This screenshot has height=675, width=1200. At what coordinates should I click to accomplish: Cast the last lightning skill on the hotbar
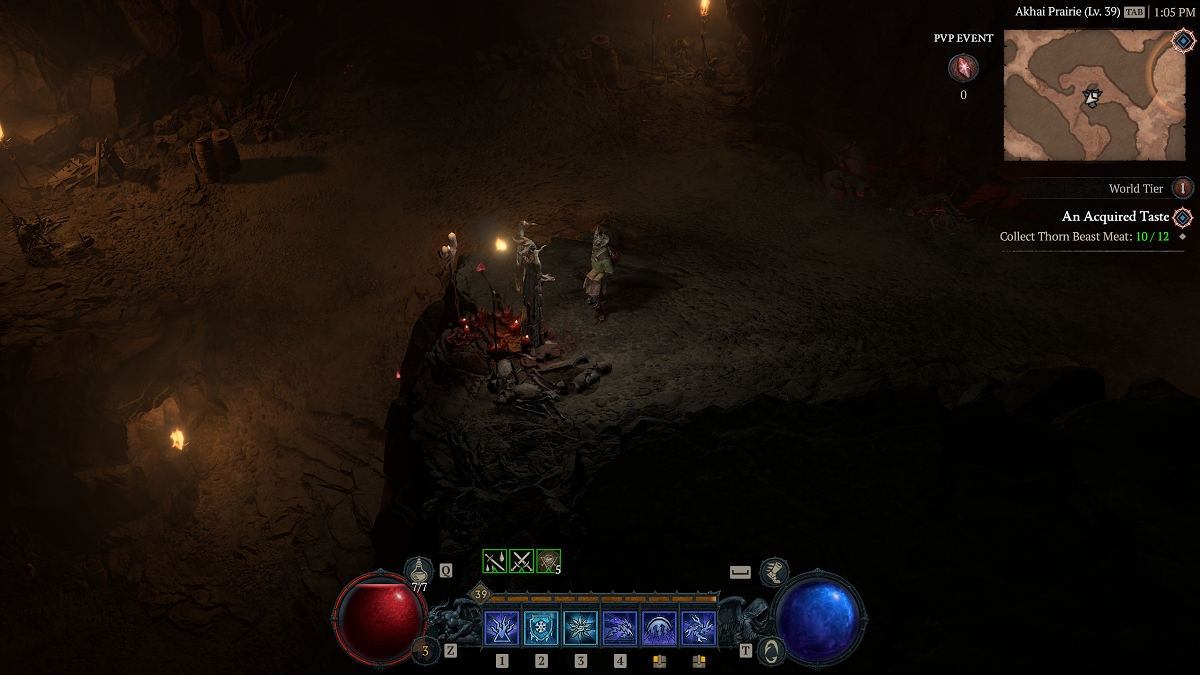698,628
